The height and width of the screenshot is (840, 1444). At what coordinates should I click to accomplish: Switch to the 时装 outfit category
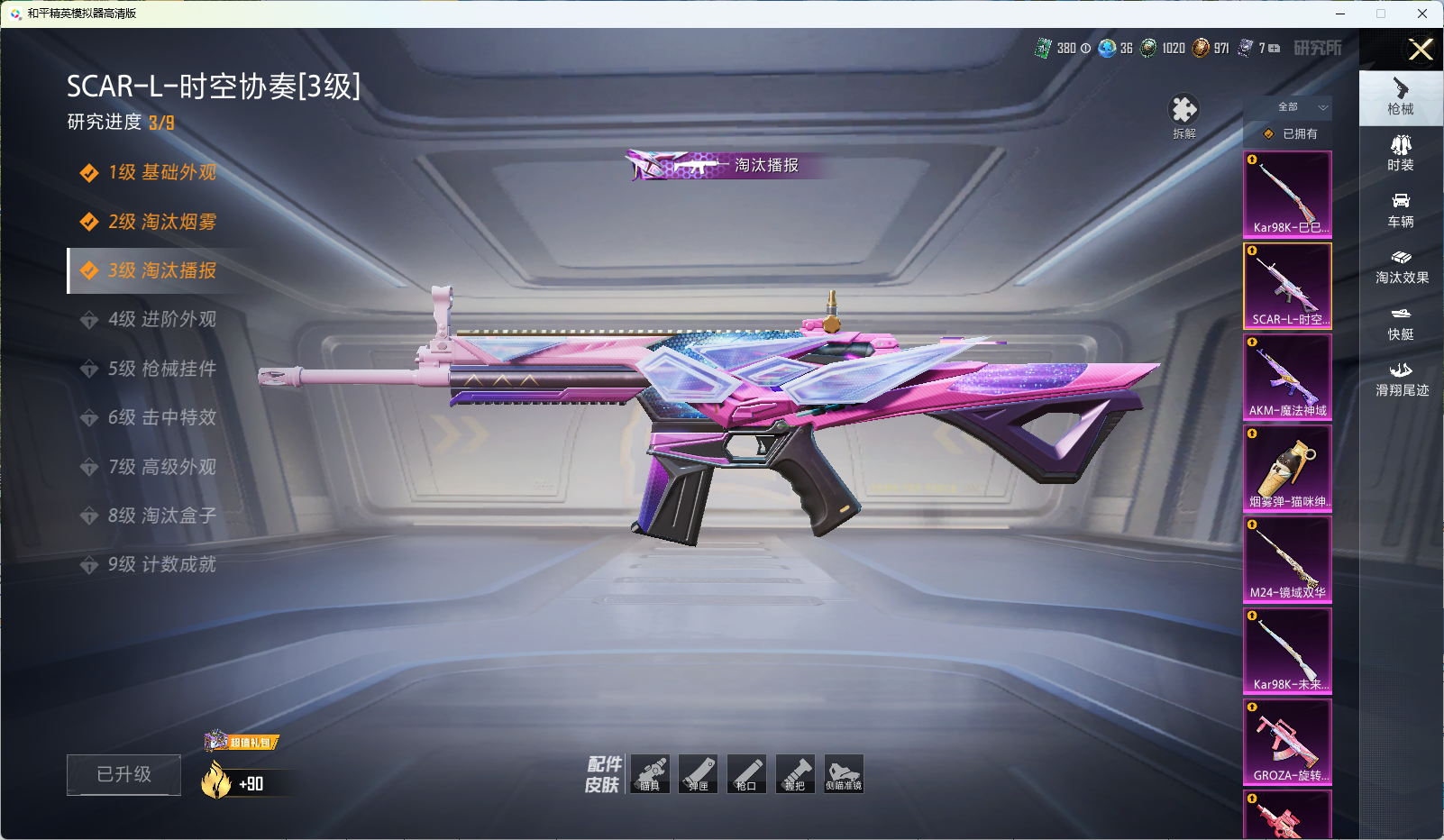[x=1401, y=153]
